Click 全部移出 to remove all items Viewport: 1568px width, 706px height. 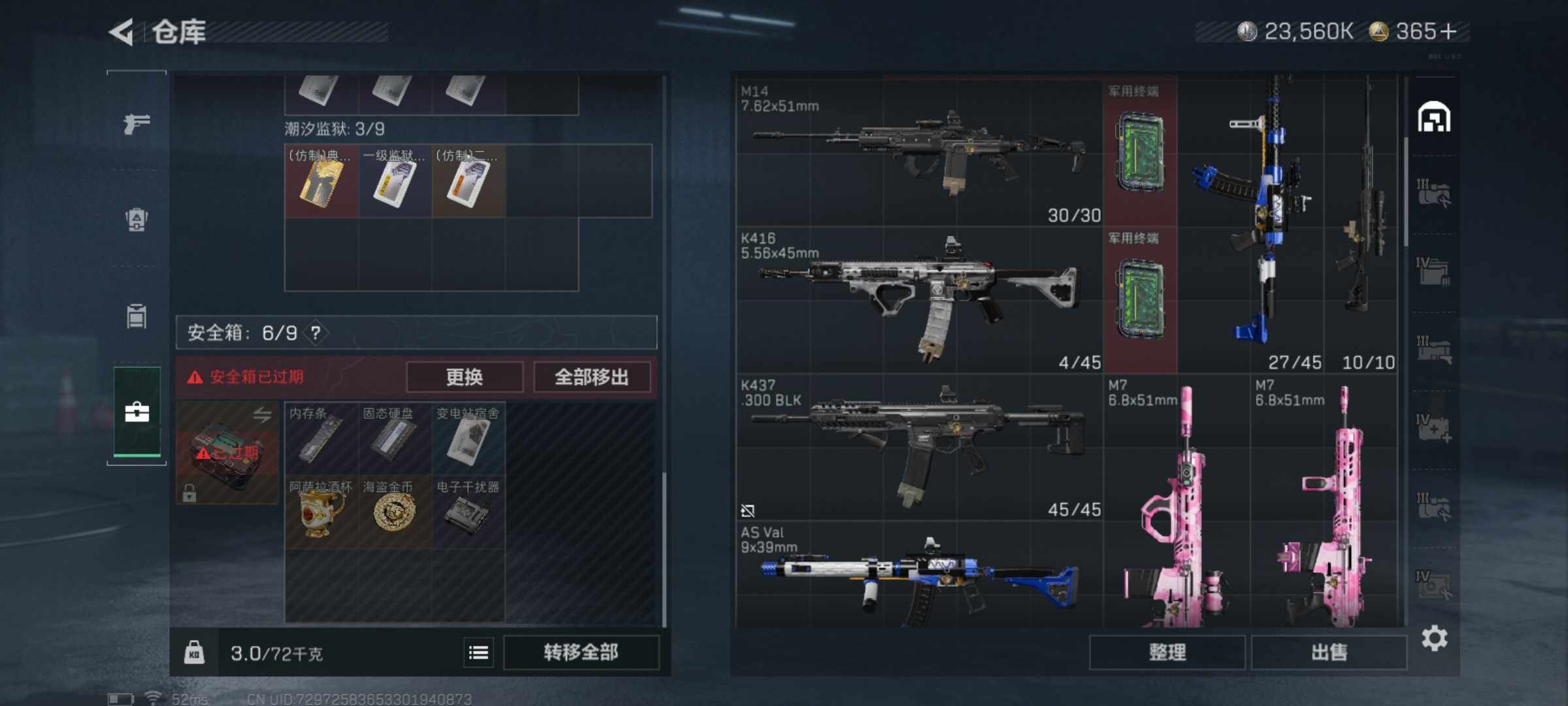pos(592,377)
